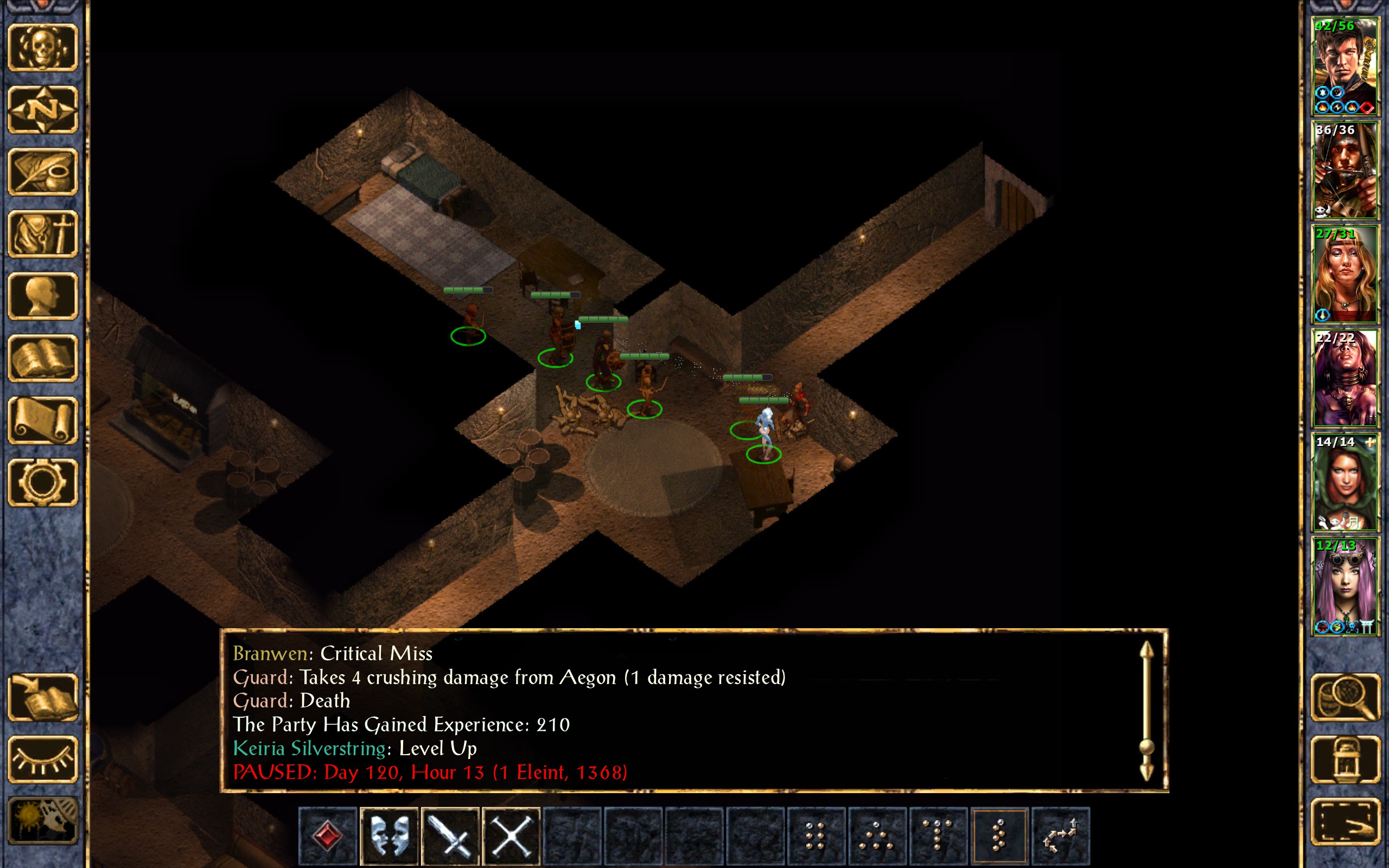1389x868 pixels.
Task: Open the priest scroll button
Action: pyautogui.click(x=43, y=420)
